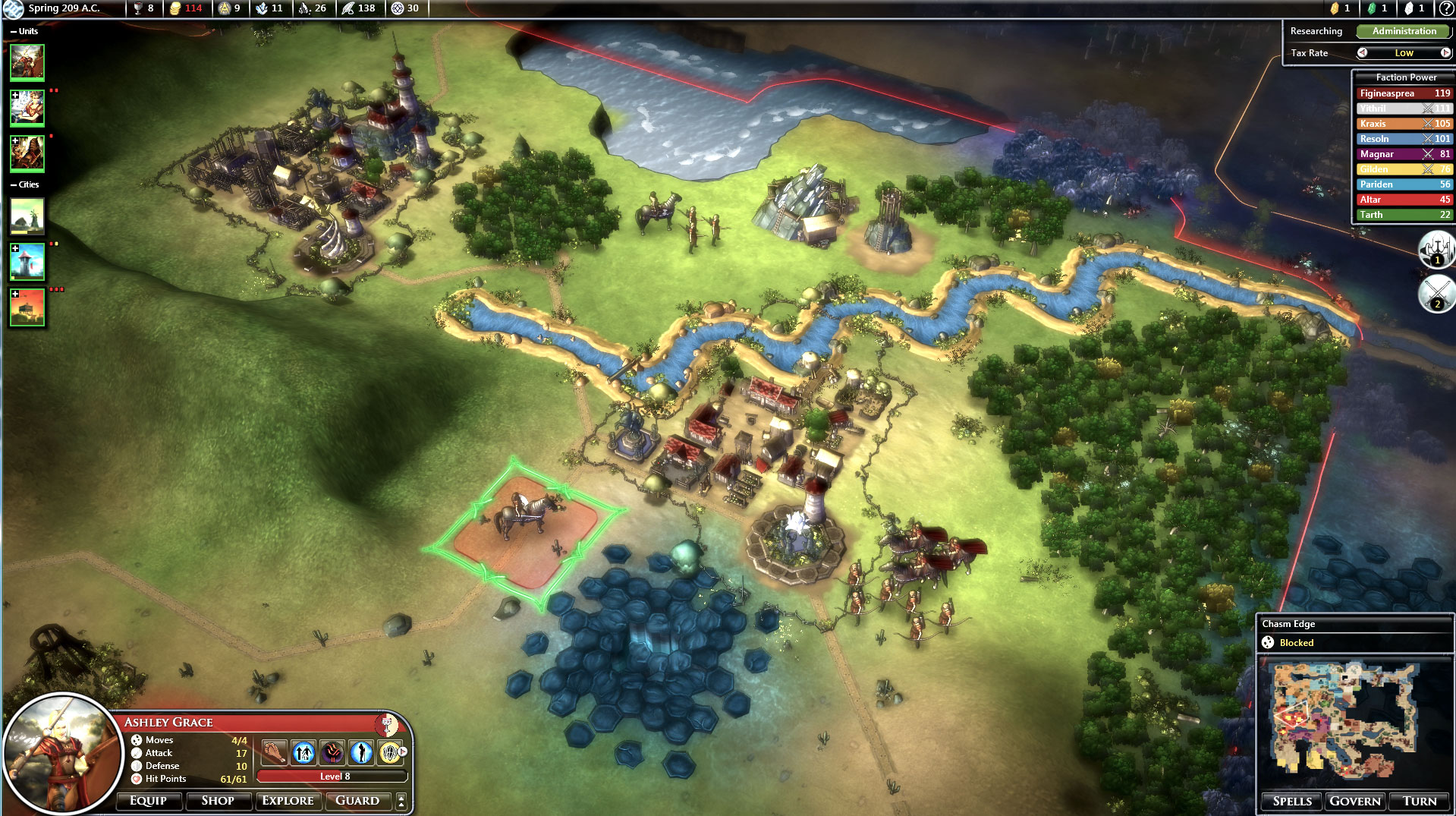
Task: Collapse the Cities list
Action: point(14,185)
